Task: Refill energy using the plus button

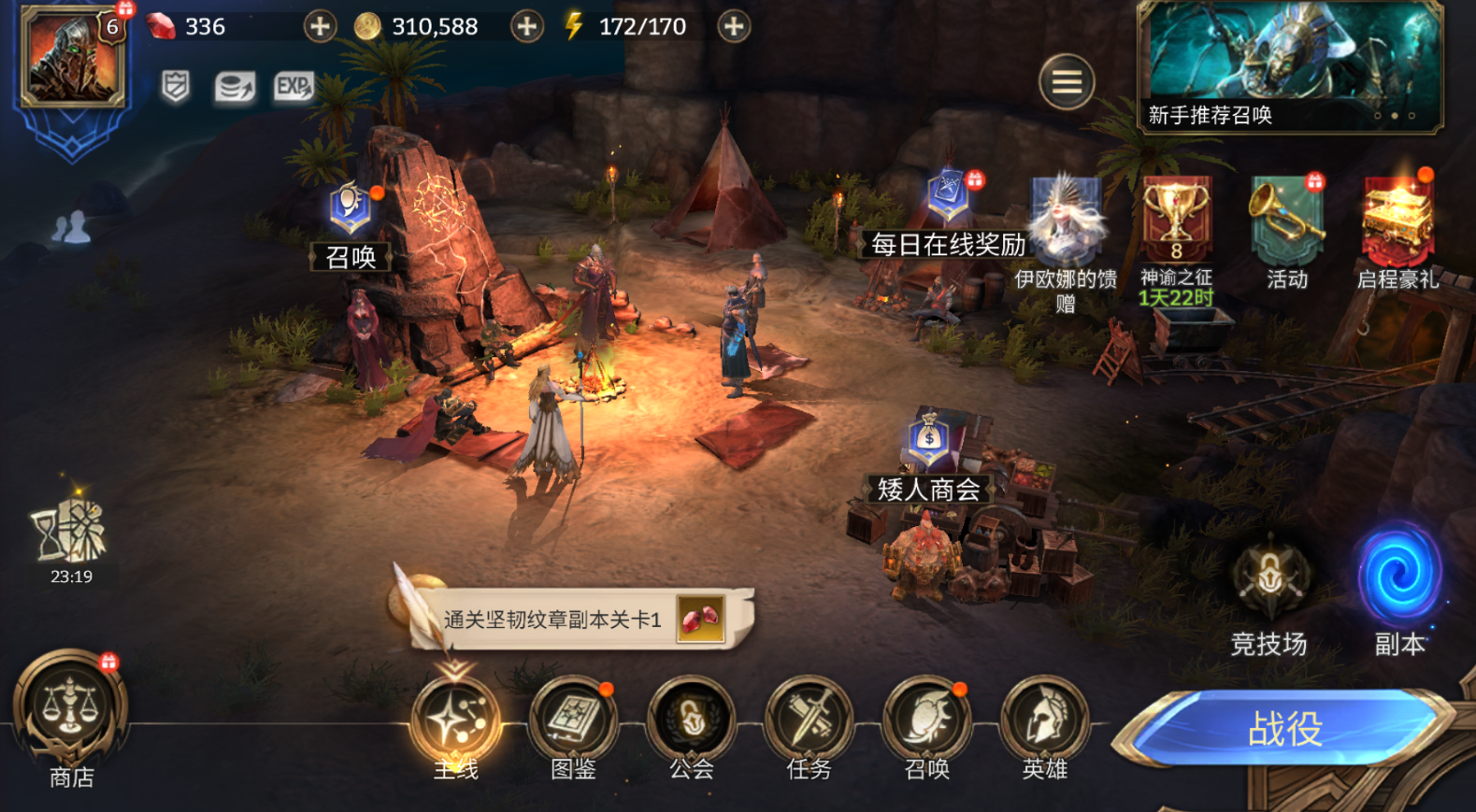Action: tap(734, 27)
